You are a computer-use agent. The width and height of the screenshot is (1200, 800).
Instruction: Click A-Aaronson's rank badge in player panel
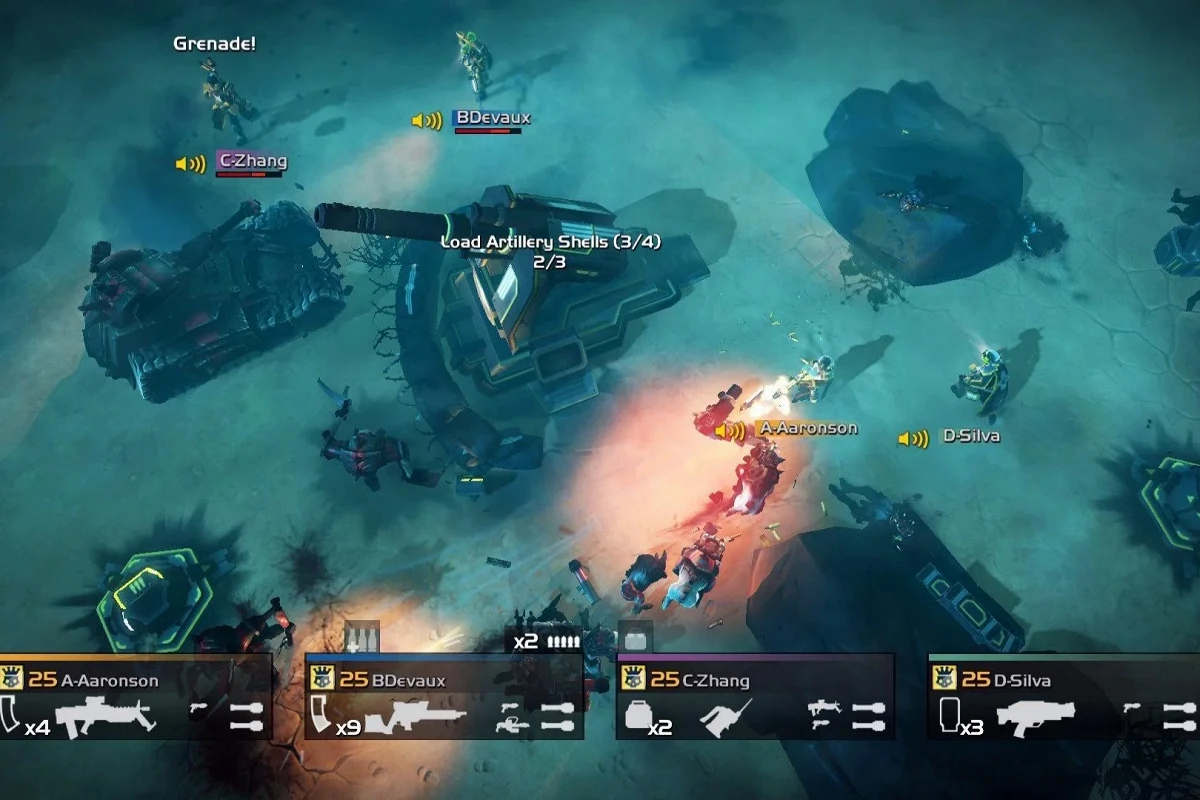tap(12, 680)
